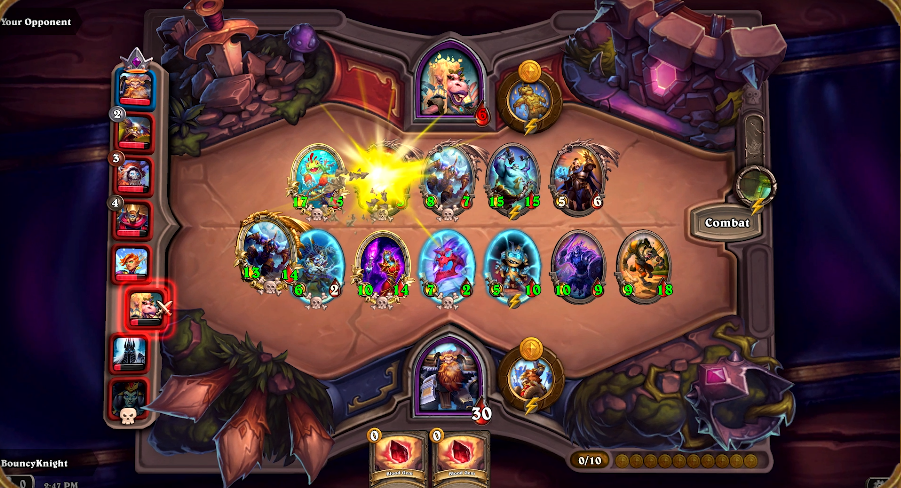Screen dimensions: 901x488
Task: Inspect the opponent's golden statue hero power
Action: point(529,98)
